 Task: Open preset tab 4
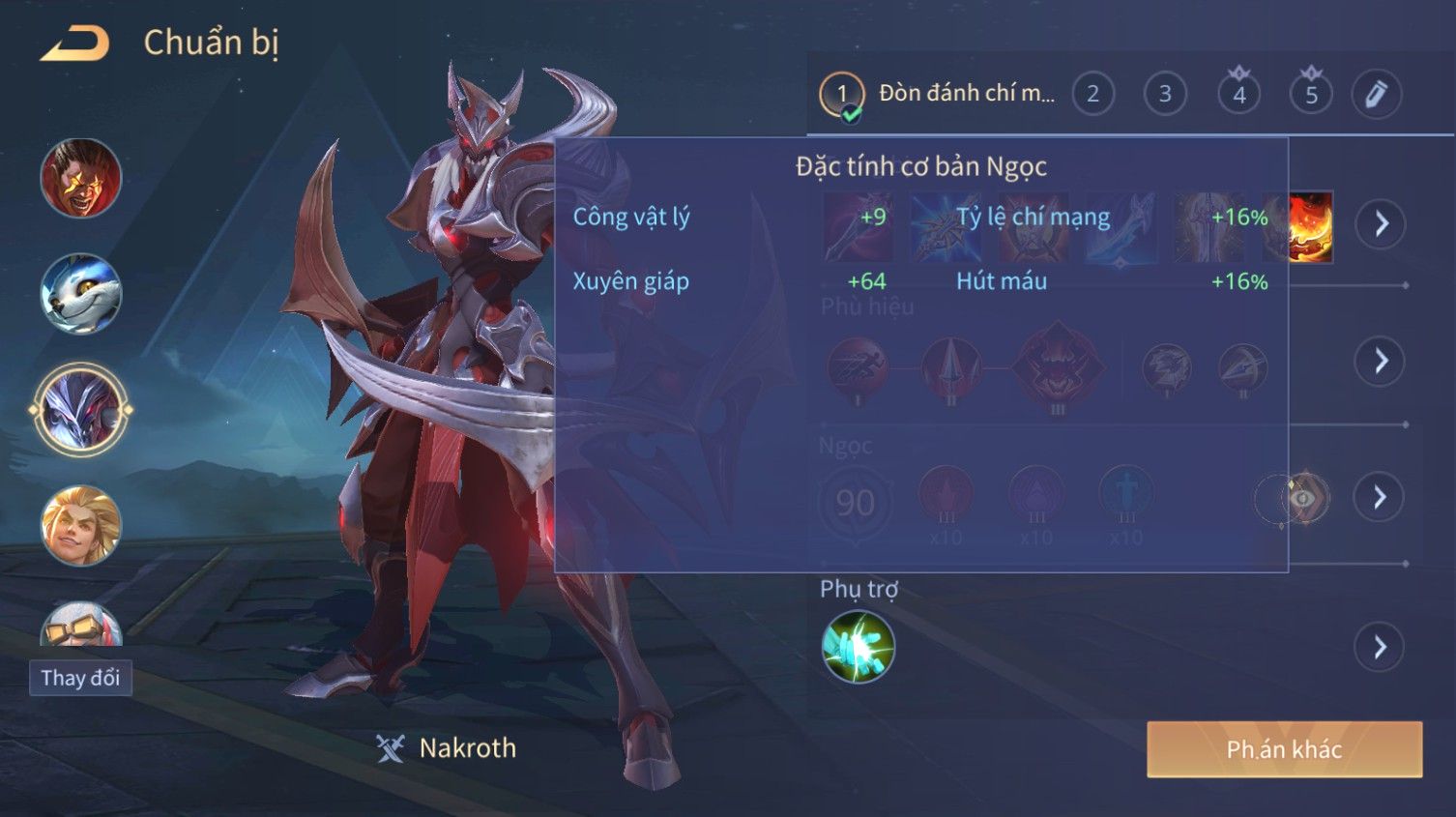coord(1238,94)
